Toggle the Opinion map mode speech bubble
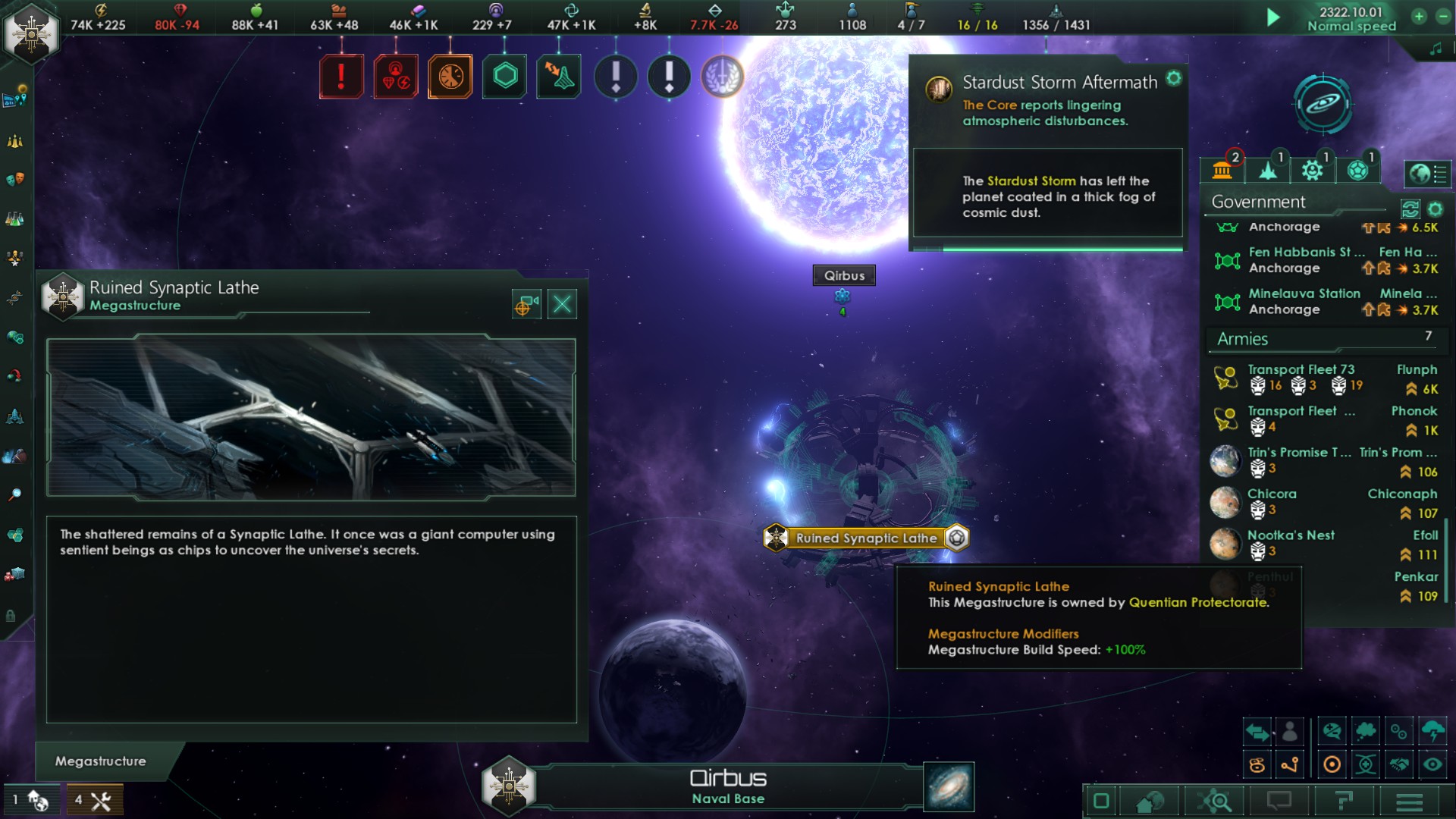1456x819 pixels. [1332, 732]
